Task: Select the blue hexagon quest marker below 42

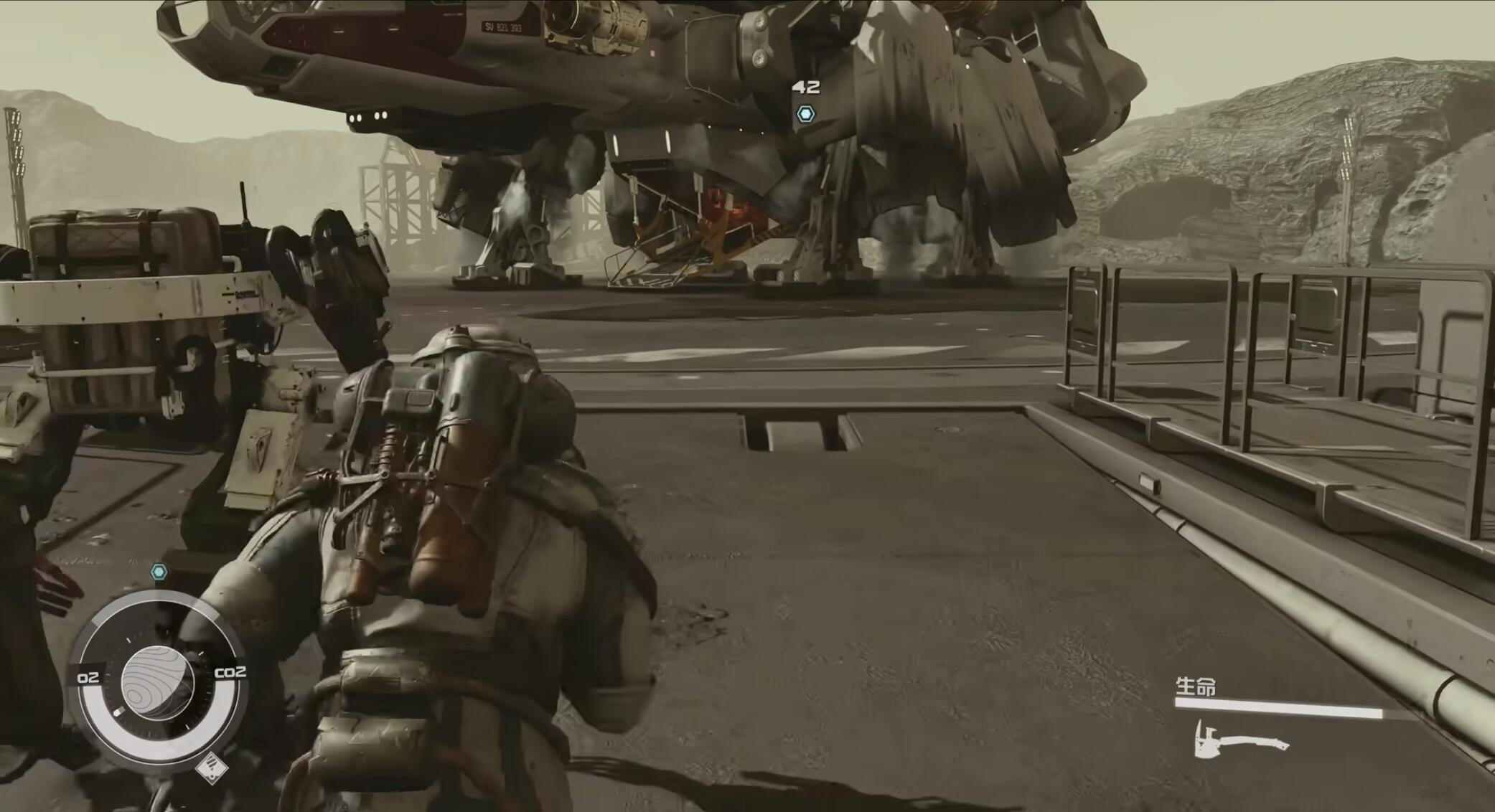Action: pos(806,114)
